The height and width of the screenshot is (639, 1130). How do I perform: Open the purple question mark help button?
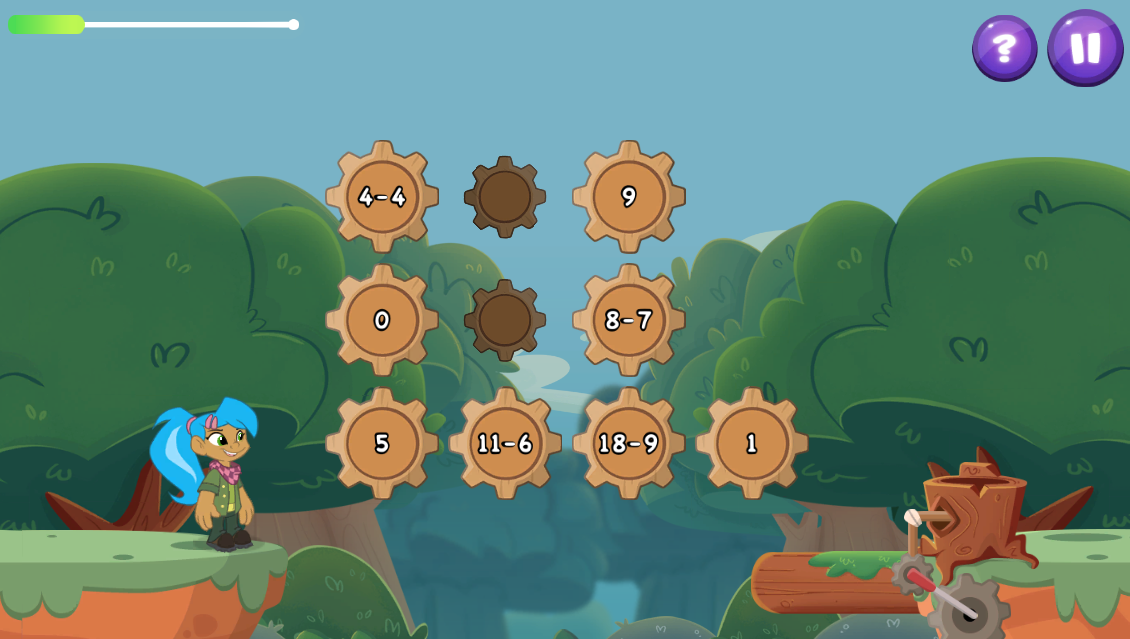(x=1004, y=48)
